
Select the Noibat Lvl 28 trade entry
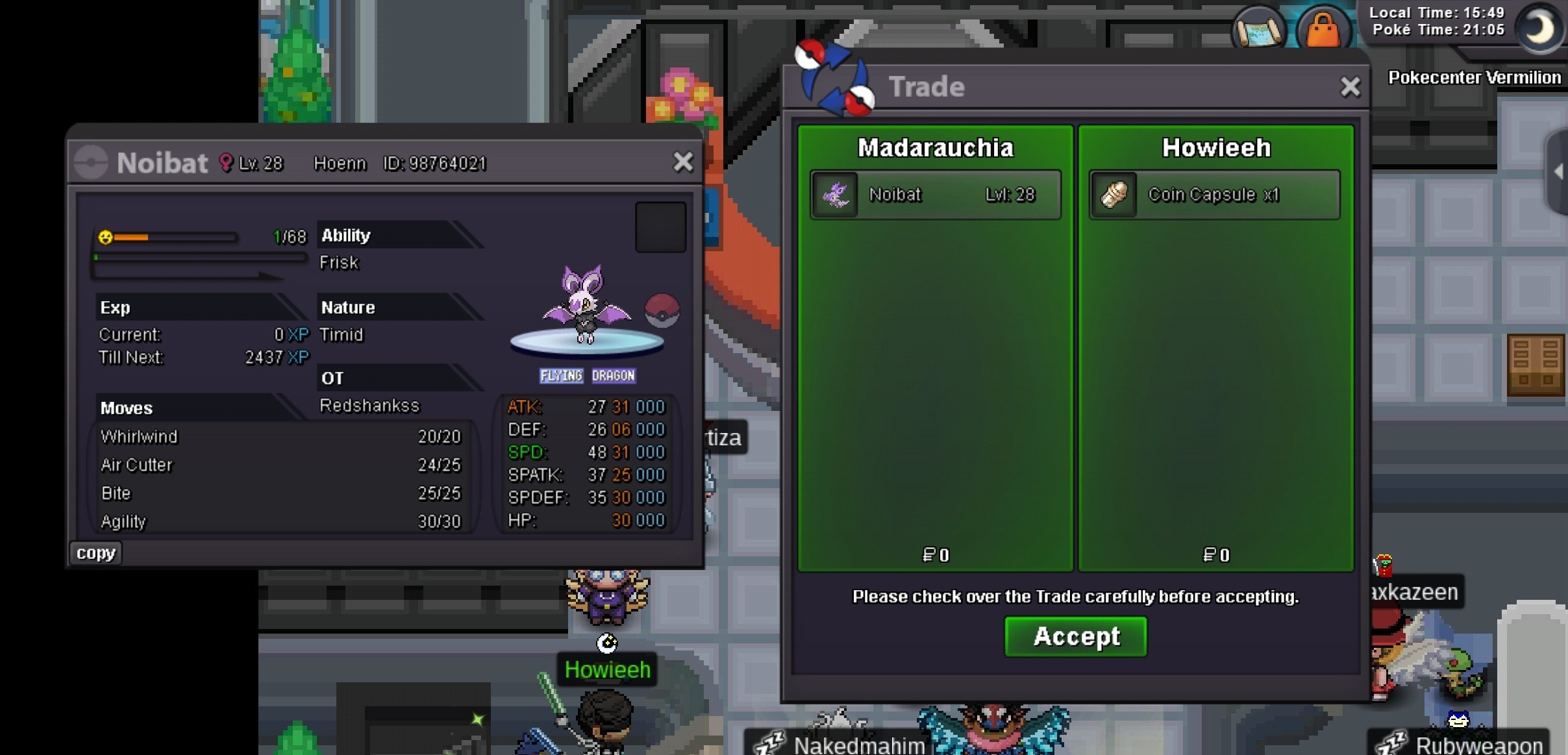point(935,195)
